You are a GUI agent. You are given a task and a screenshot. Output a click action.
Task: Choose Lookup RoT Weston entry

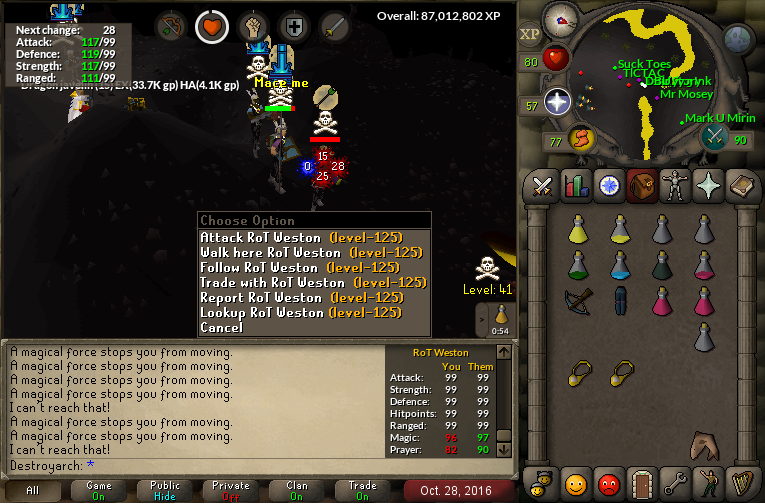[300, 313]
